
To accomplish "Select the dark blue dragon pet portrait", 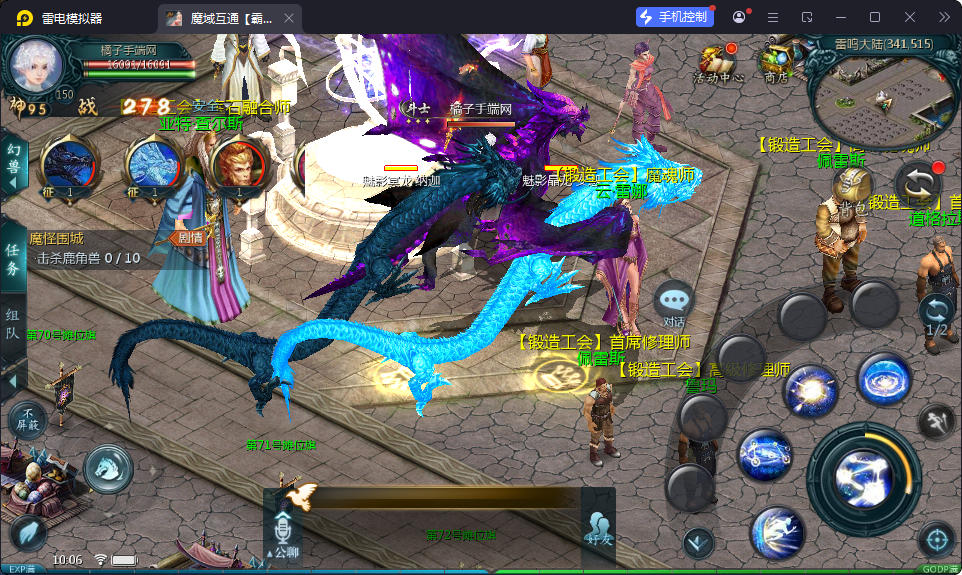I will click(x=69, y=163).
